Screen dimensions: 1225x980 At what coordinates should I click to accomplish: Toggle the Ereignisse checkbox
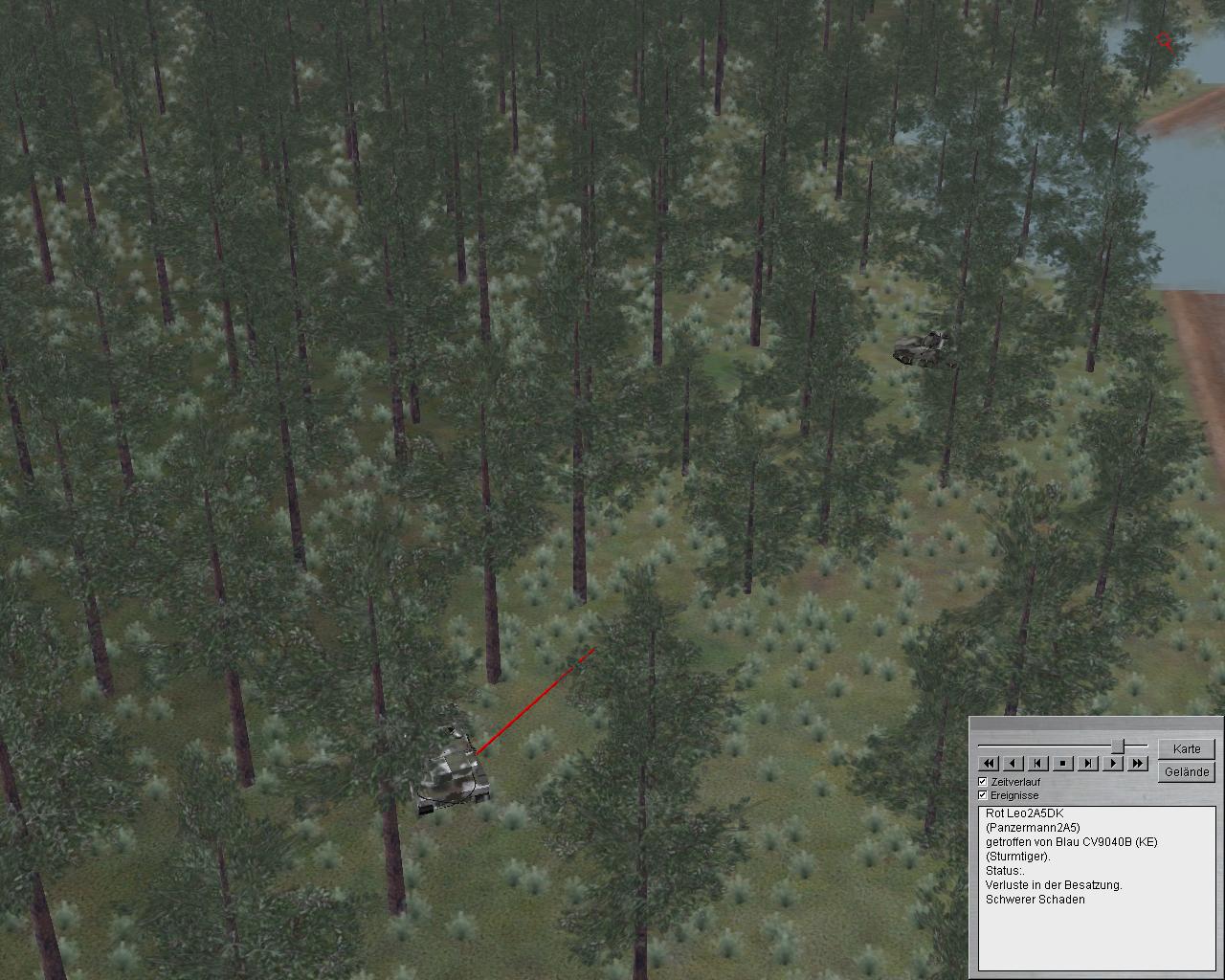click(x=983, y=795)
